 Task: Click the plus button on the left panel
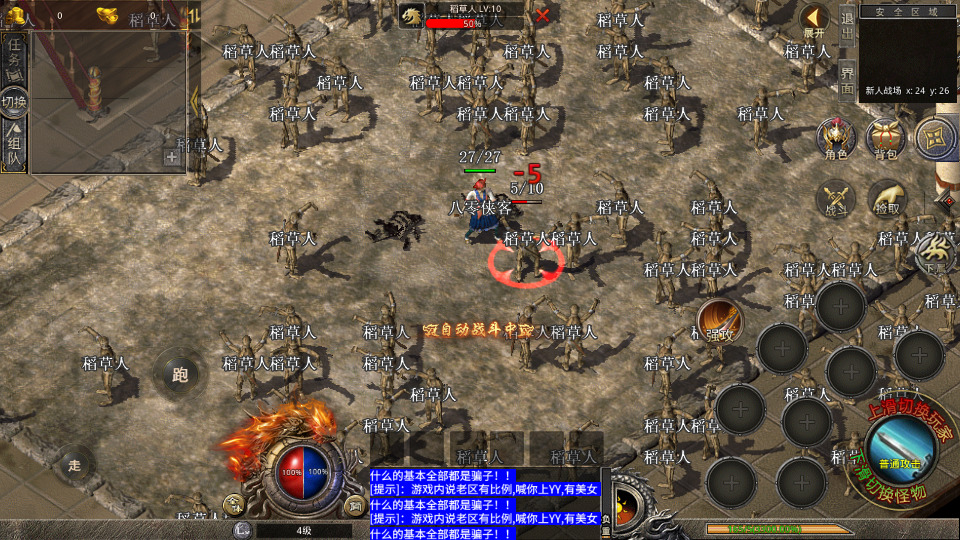coord(172,156)
